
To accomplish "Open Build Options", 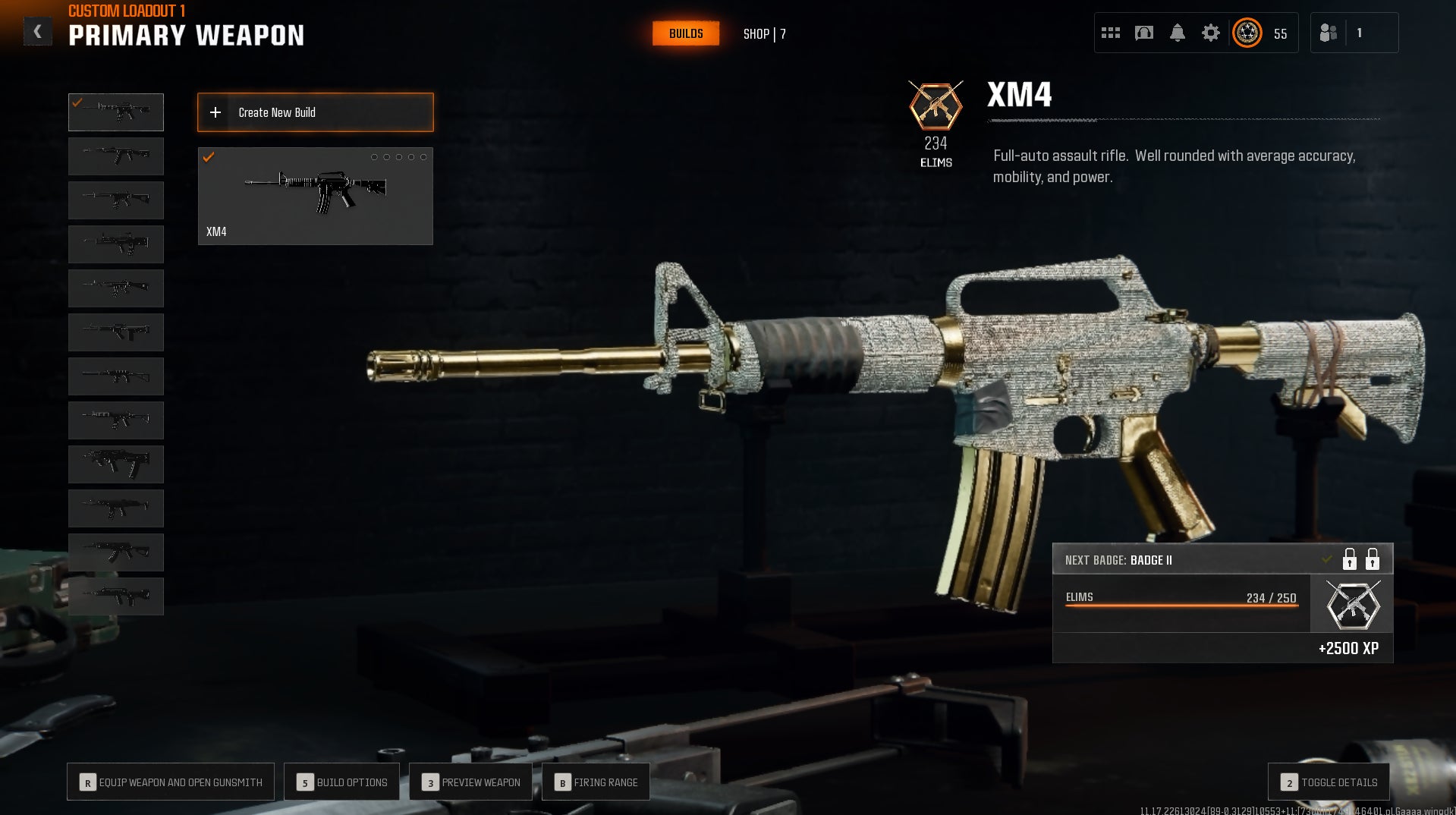I will [x=342, y=782].
